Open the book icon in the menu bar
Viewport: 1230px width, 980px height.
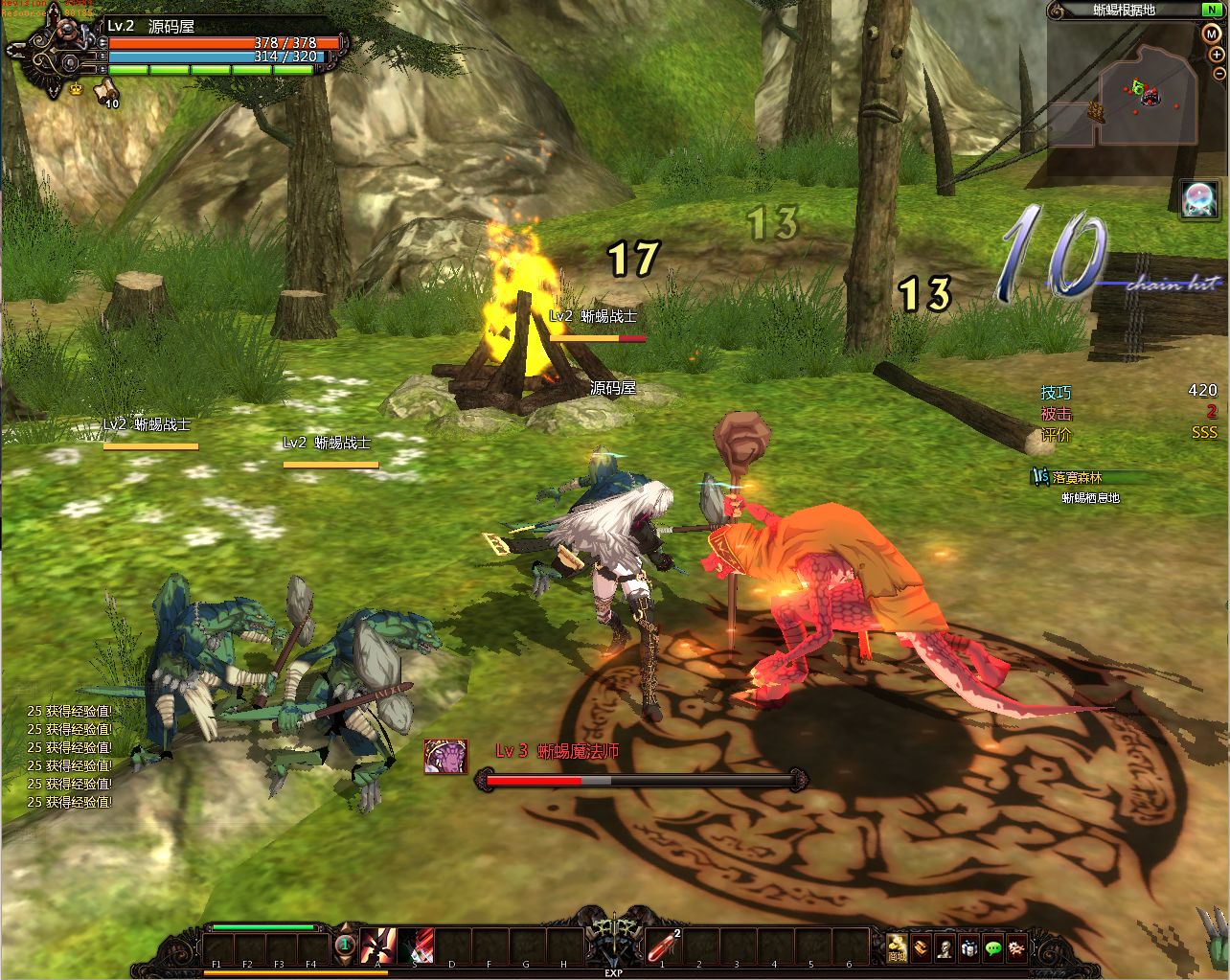pos(921,946)
